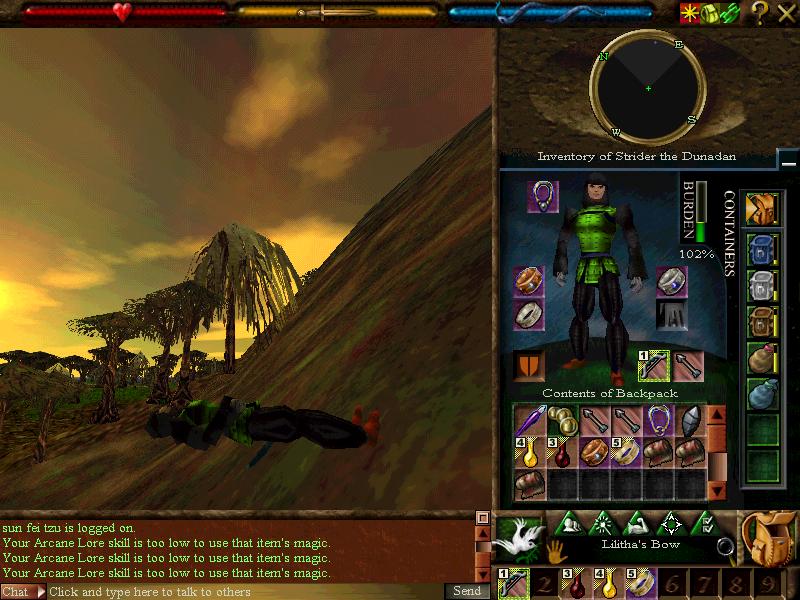Close the game with the X button

point(786,12)
